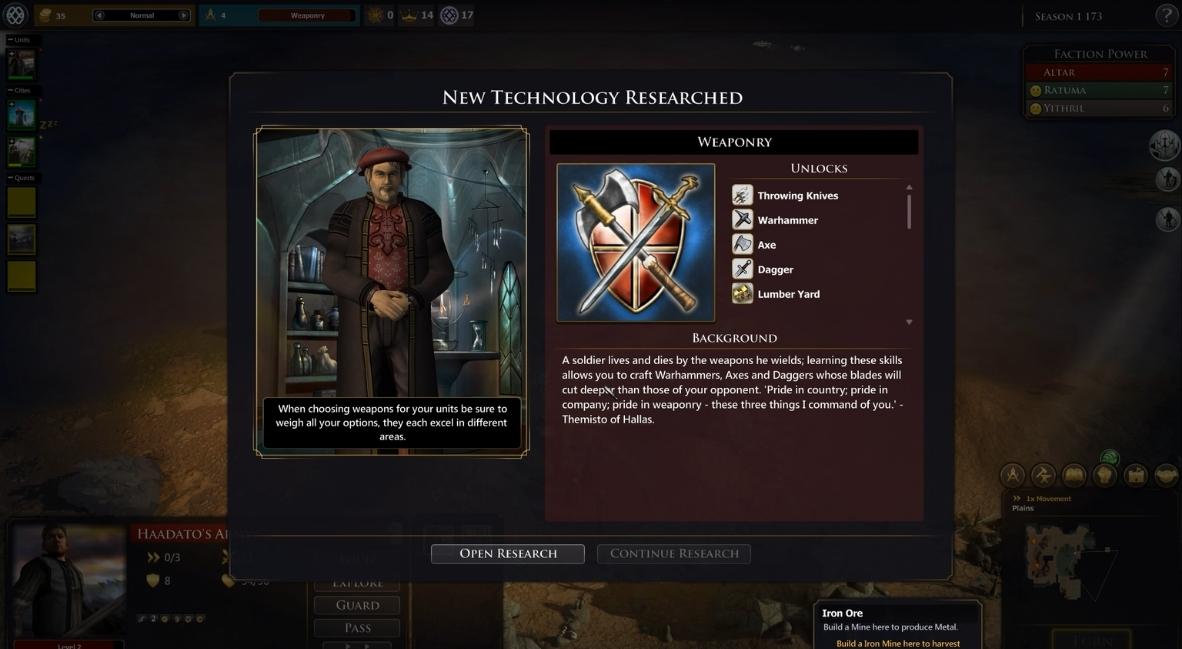1182x649 pixels.
Task: Select Throwing Knives in the unlocks list
Action: pos(797,196)
